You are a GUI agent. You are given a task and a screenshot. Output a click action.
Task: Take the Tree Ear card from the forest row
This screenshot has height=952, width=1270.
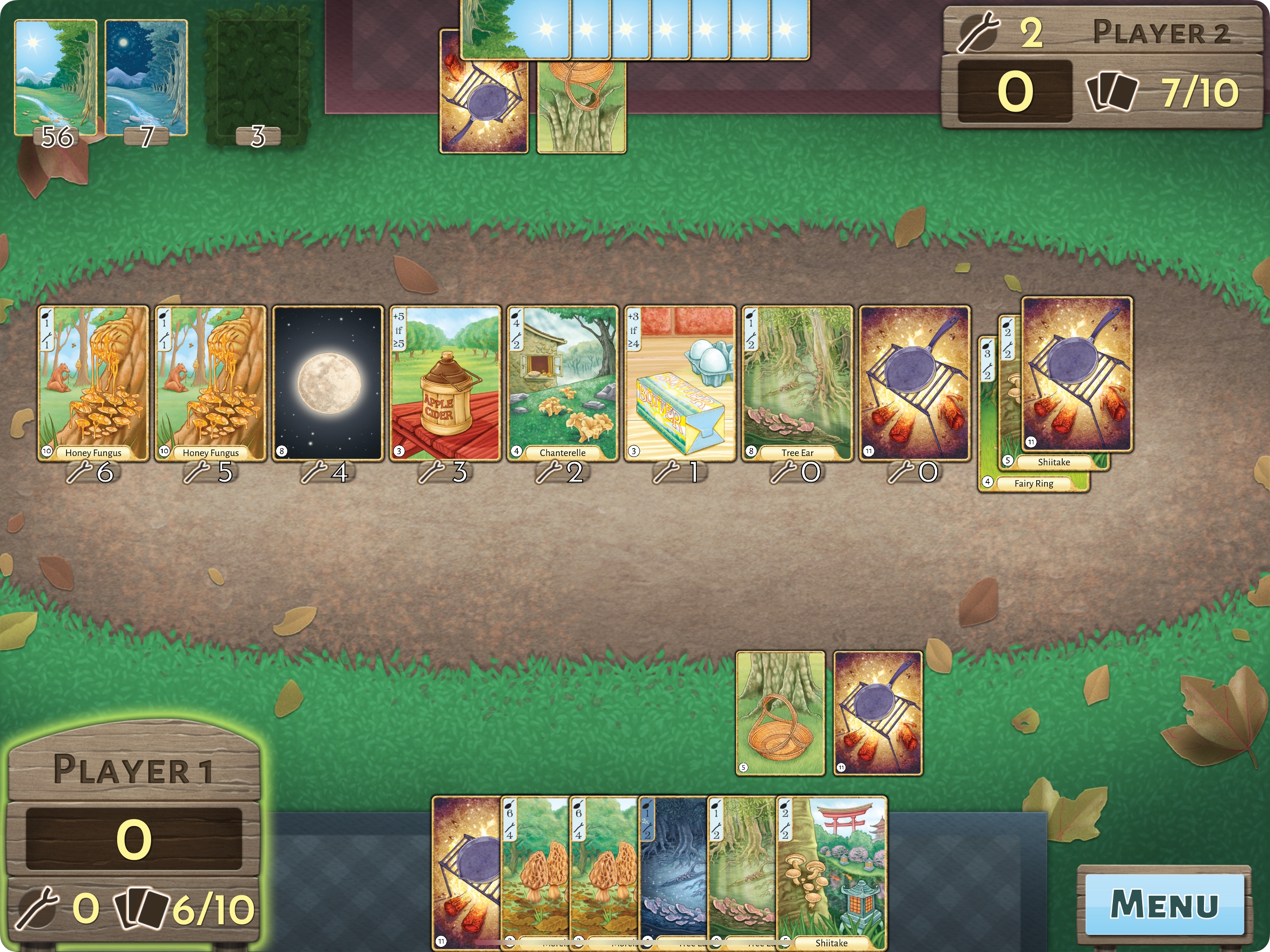click(797, 383)
